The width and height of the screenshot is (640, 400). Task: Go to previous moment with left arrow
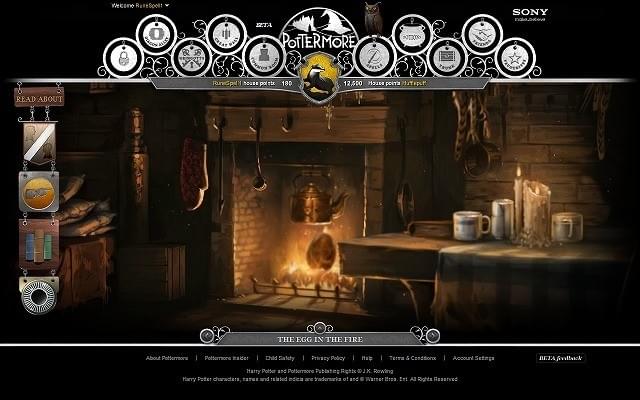[x=208, y=337]
